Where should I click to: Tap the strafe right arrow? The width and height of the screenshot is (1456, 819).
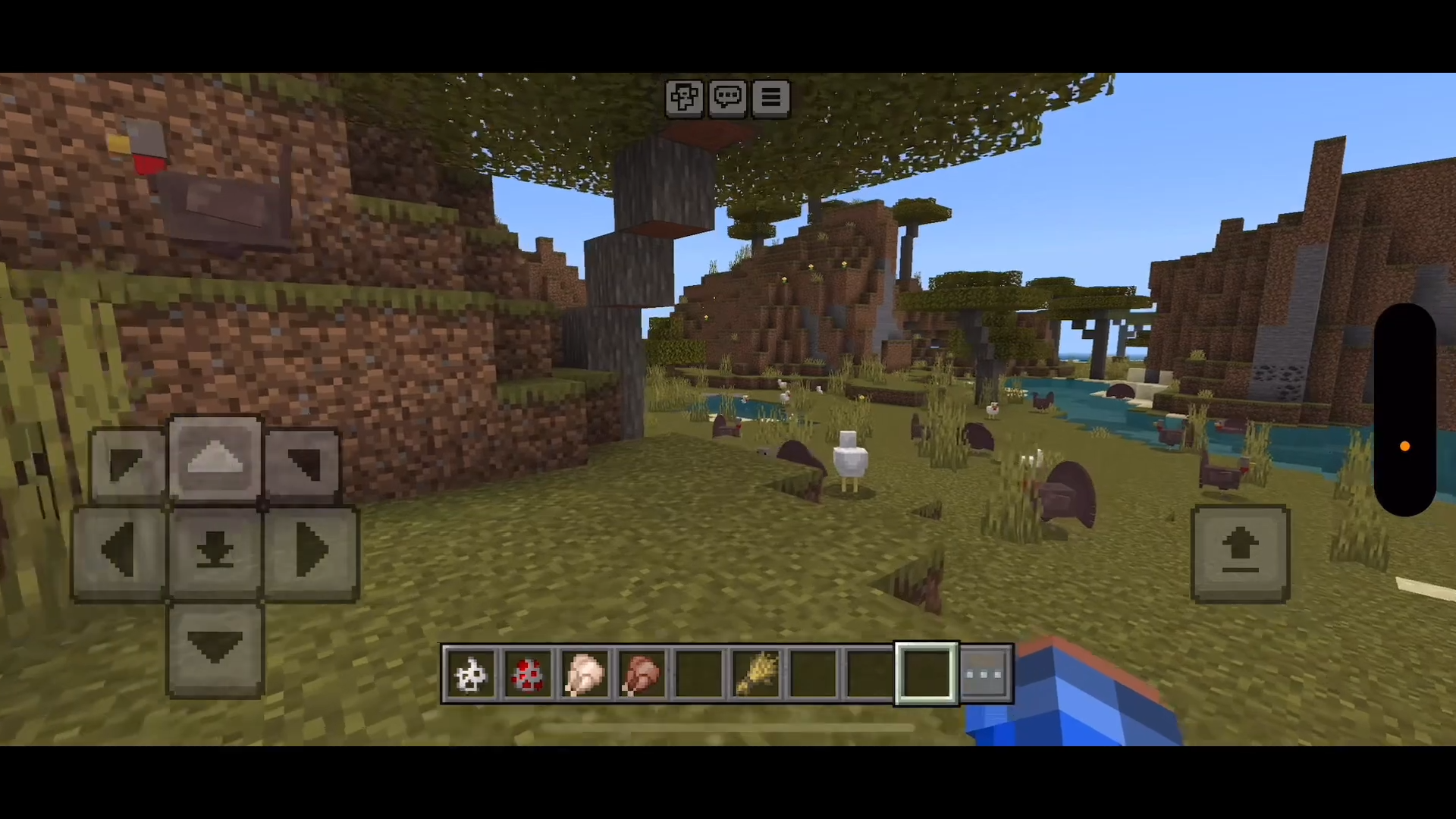click(311, 553)
